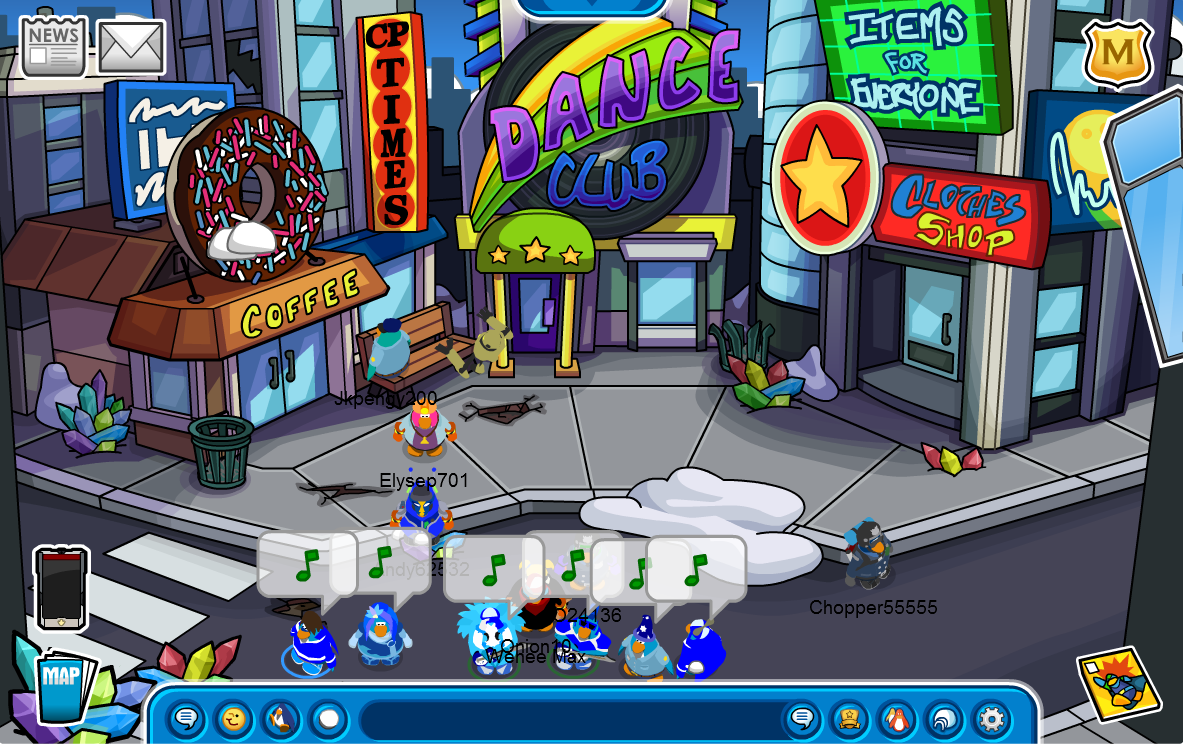Image resolution: width=1183 pixels, height=744 pixels.
Task: Open the gold player badge card
Action: (849, 719)
